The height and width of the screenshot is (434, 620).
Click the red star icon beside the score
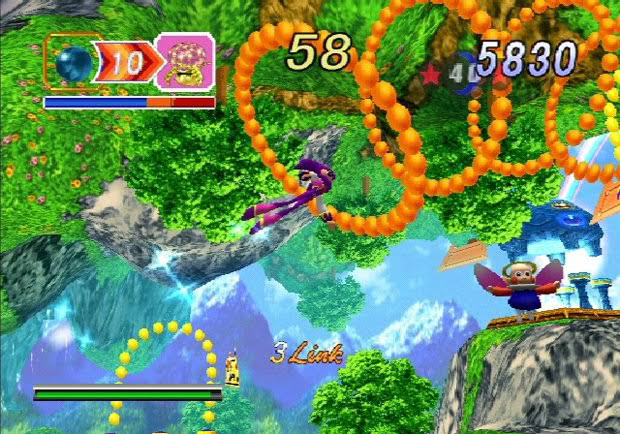click(x=433, y=73)
